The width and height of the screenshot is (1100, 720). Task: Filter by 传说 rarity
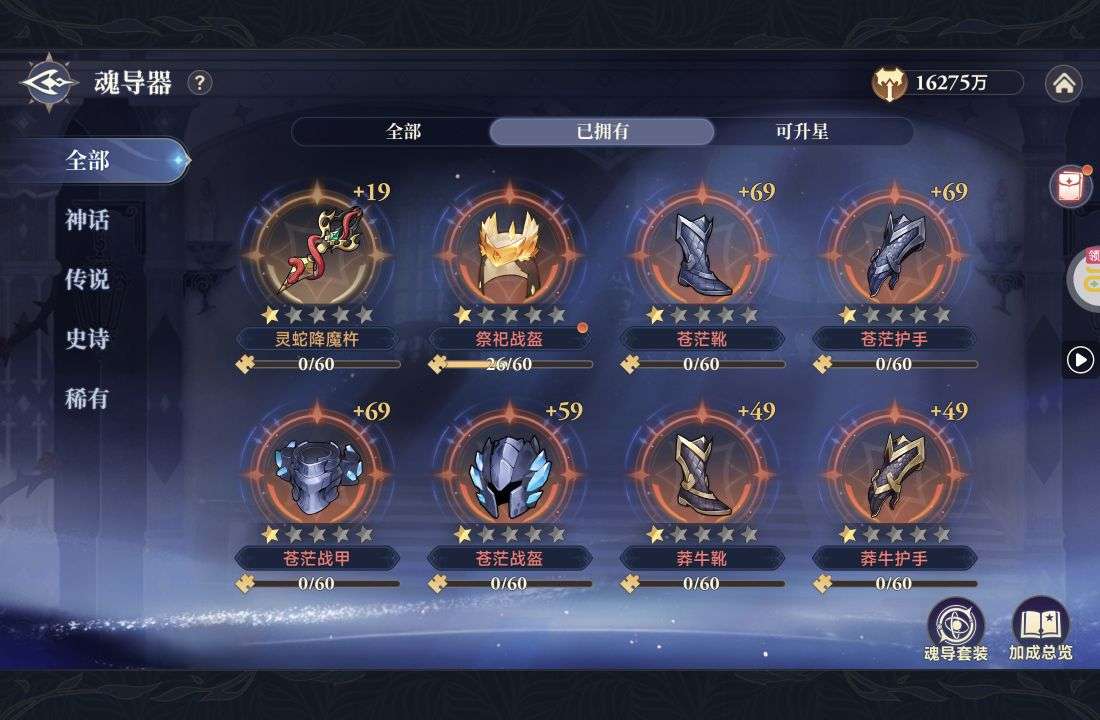[x=88, y=280]
